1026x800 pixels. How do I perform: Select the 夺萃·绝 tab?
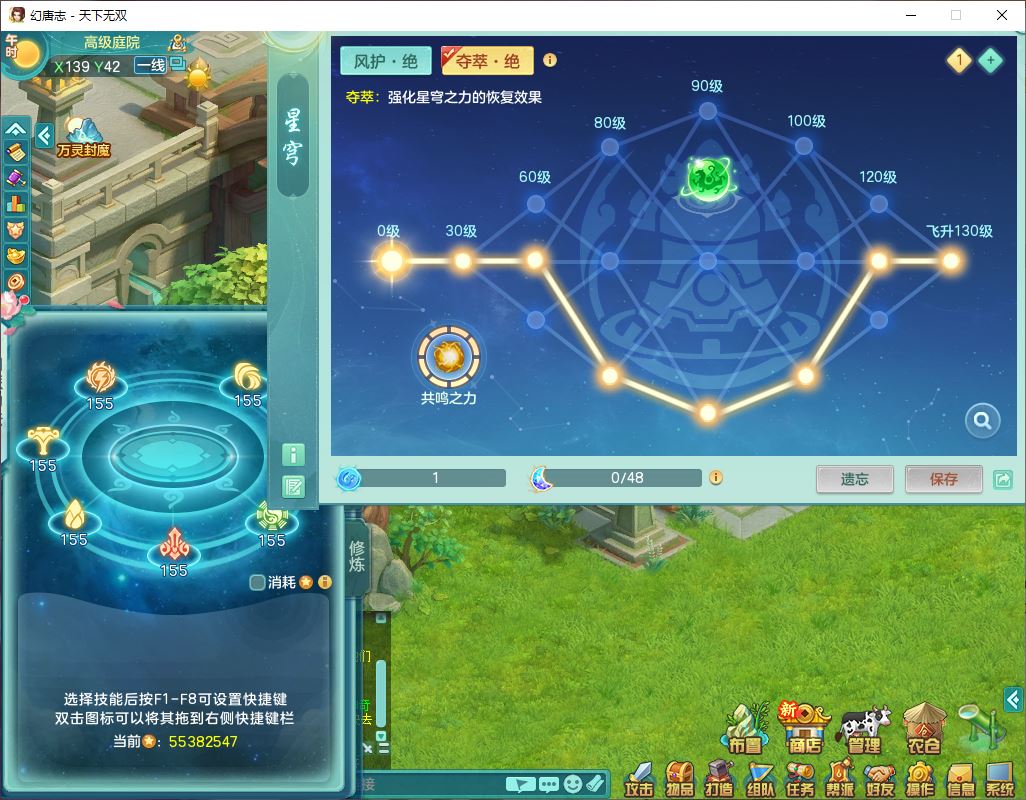(488, 61)
